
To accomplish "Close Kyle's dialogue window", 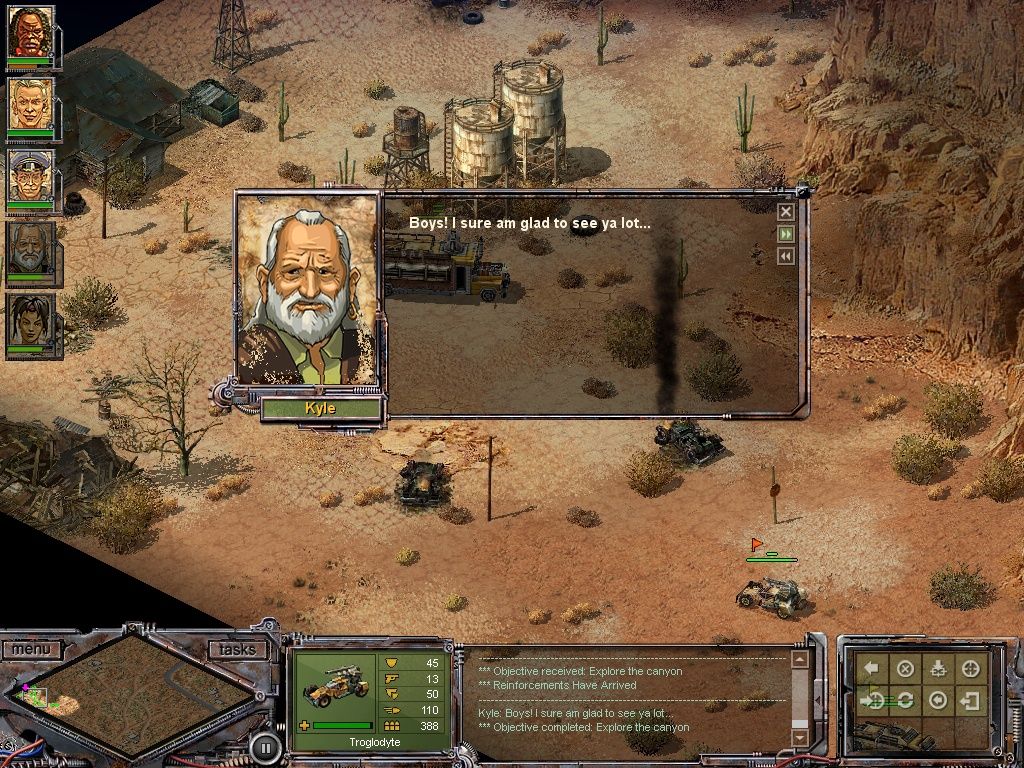I will [x=786, y=212].
